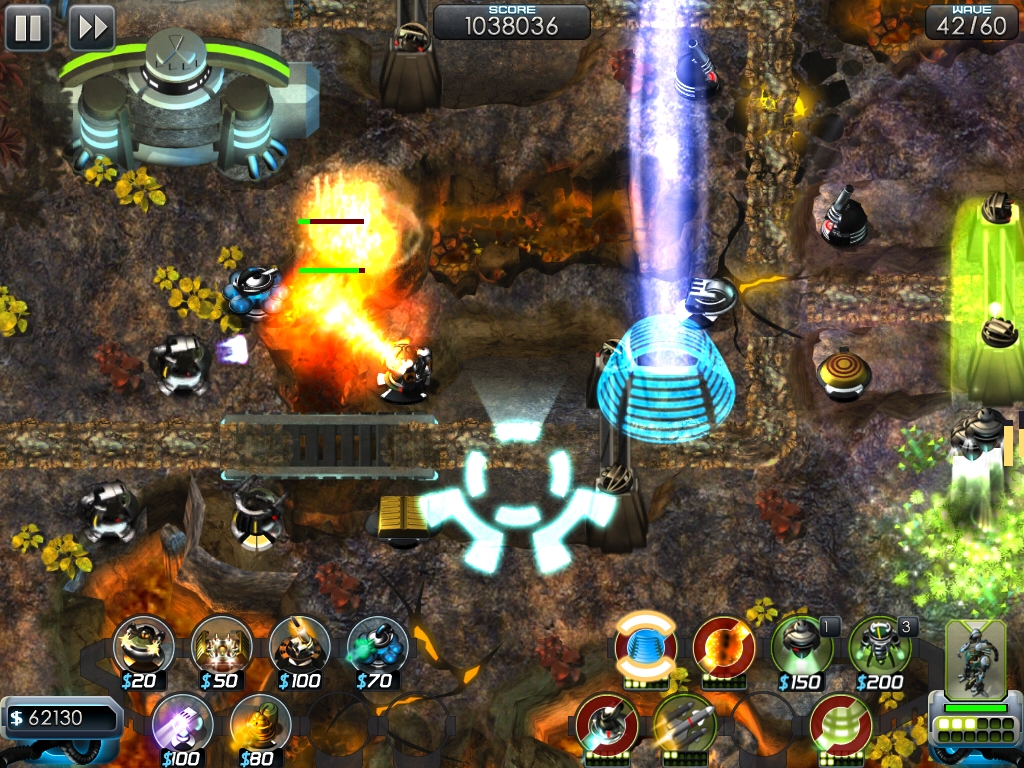Image resolution: width=1024 pixels, height=768 pixels.
Task: Use the cooling-down turret ability
Action: coord(606,722)
